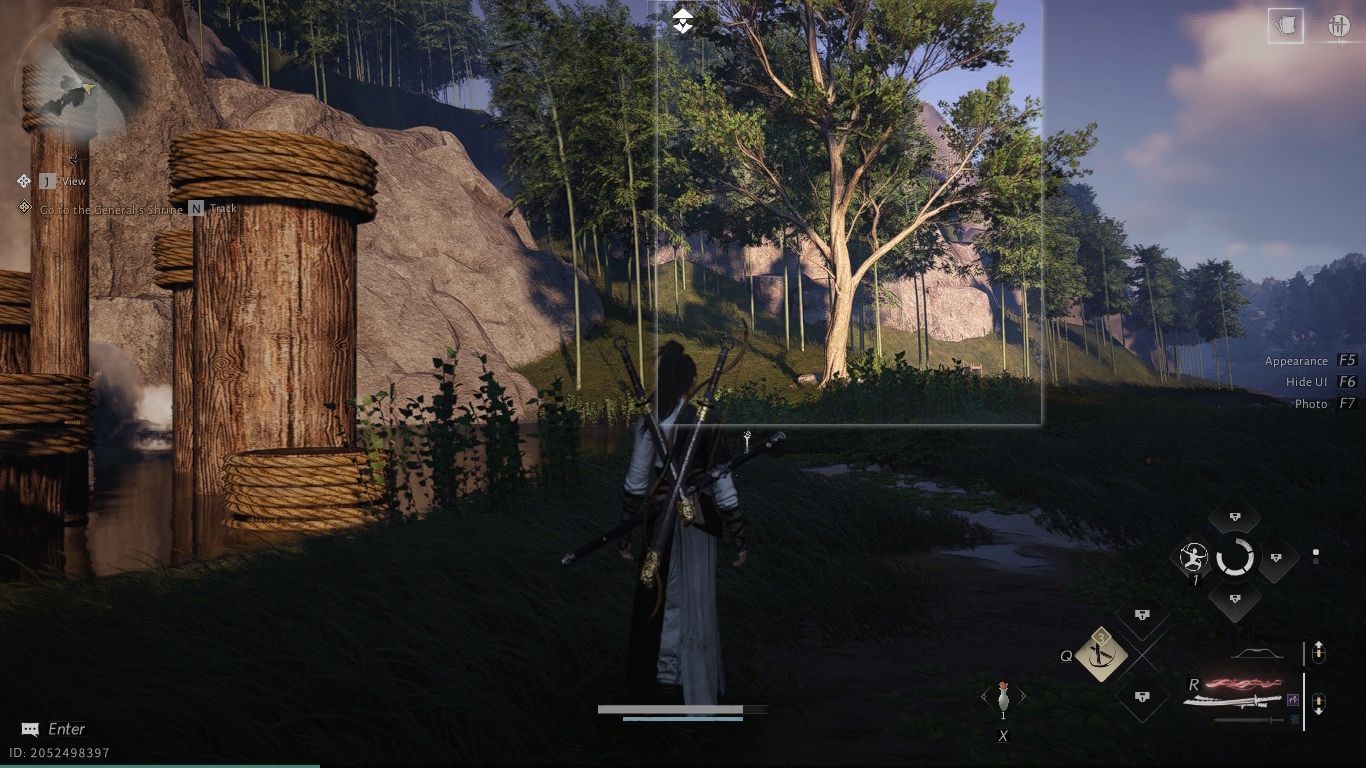Image resolution: width=1366 pixels, height=768 pixels.
Task: Open the quest scroll icon at top right
Action: [1285, 27]
